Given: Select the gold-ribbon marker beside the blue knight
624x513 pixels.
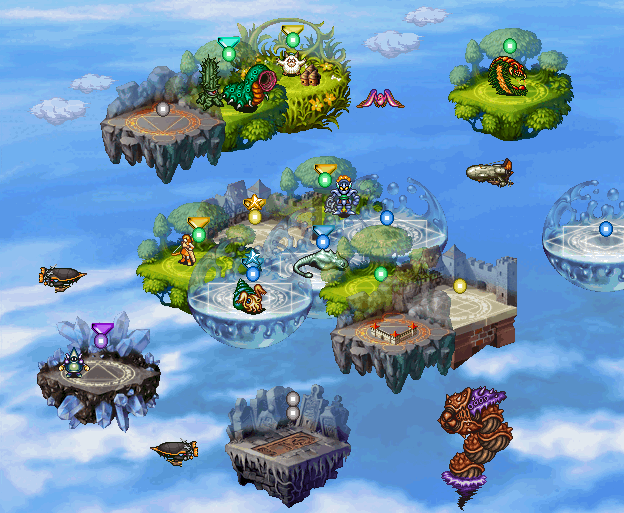Looking at the screenshot, I should (x=325, y=179).
